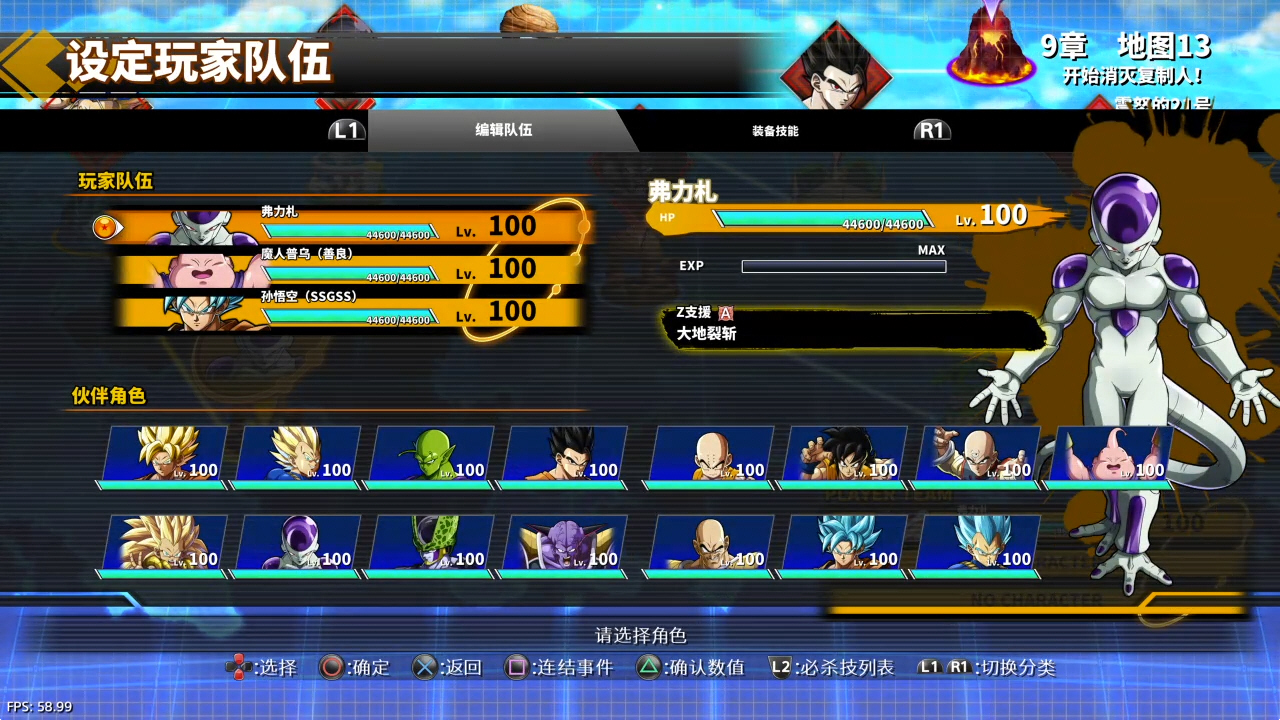The image size is (1280, 720).
Task: Choose the Yamcha partner tile
Action: 844,456
